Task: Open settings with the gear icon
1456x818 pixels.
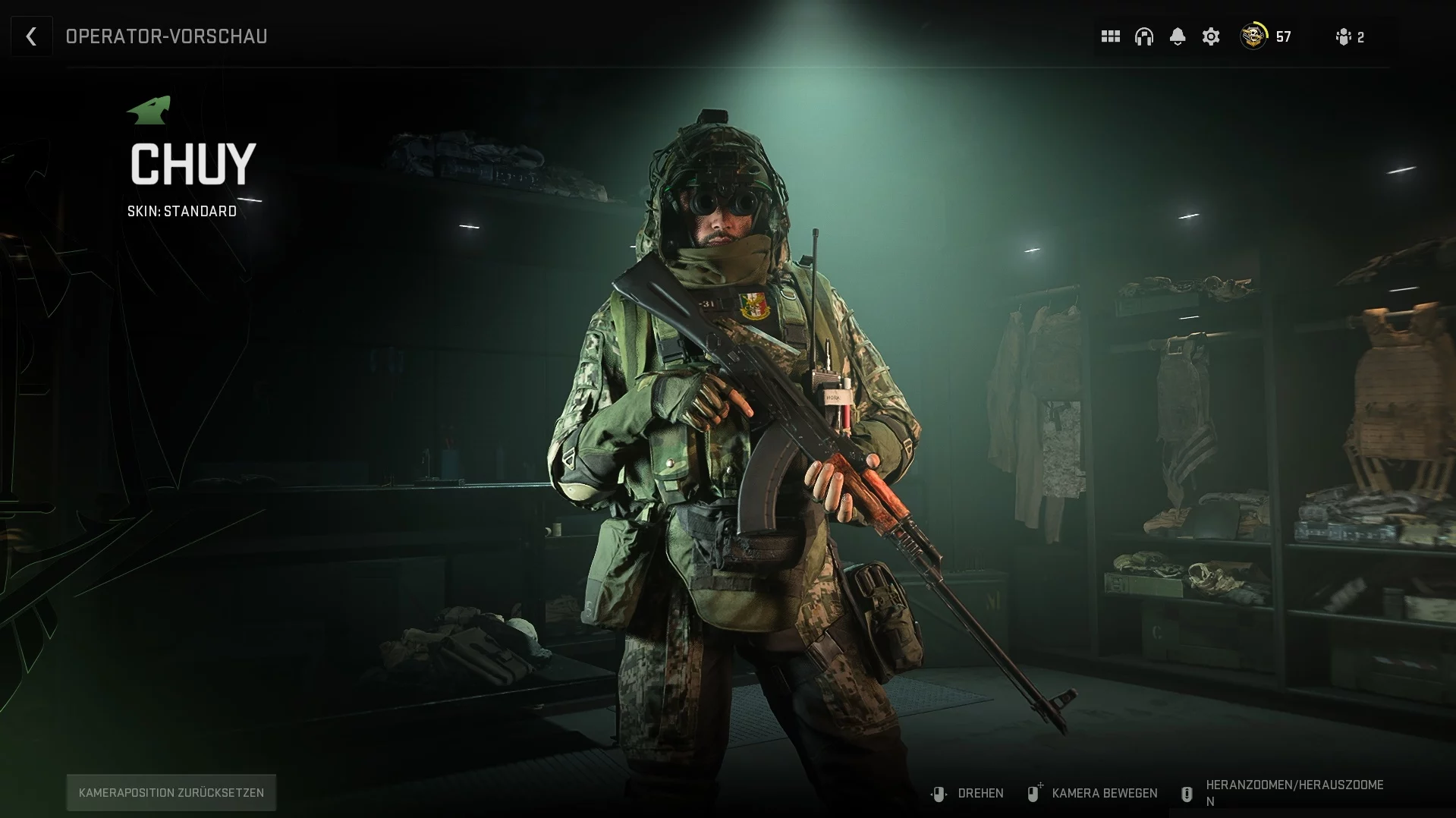Action: click(1211, 36)
